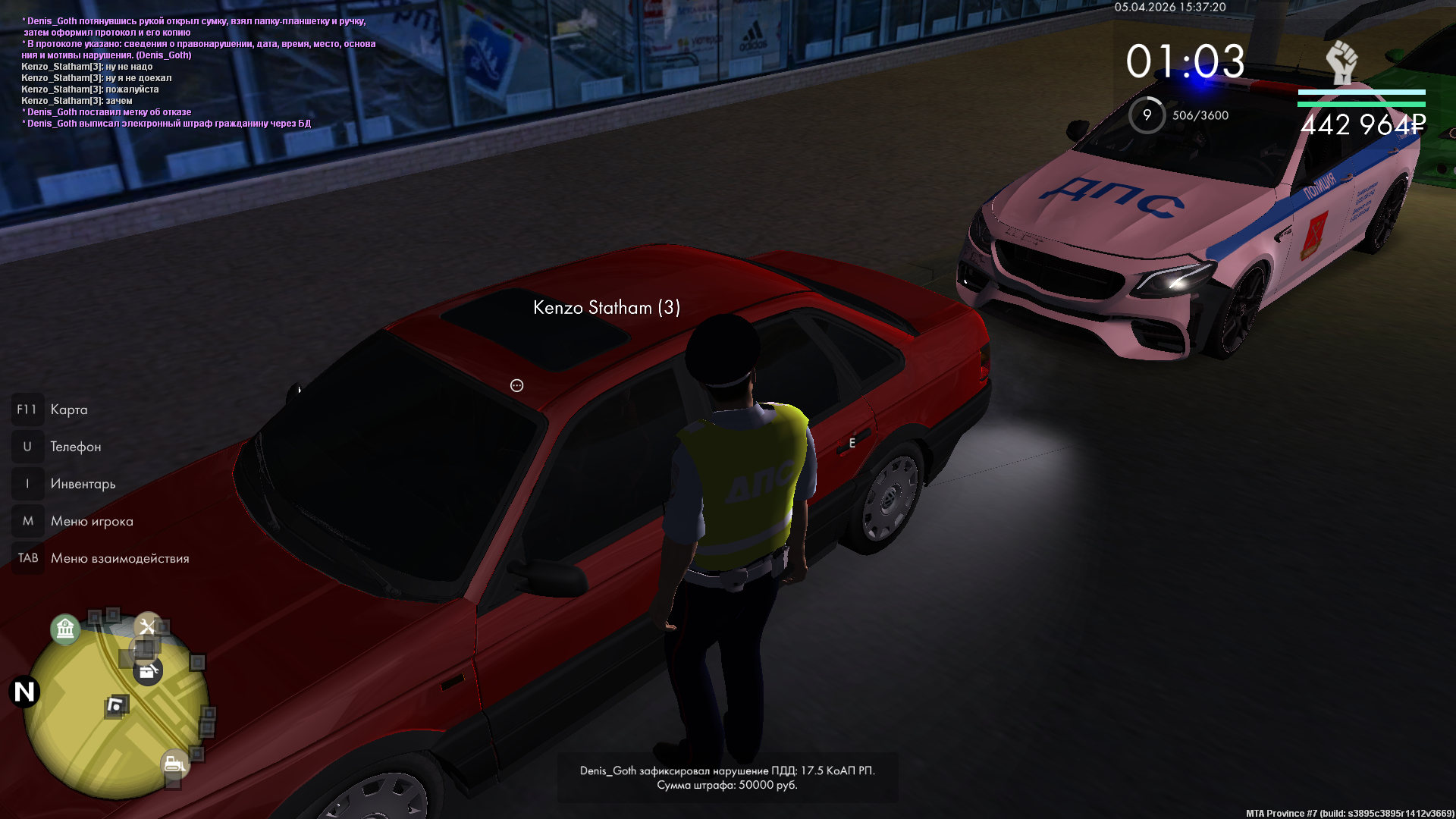Click the level 9 circle indicator

click(1147, 115)
